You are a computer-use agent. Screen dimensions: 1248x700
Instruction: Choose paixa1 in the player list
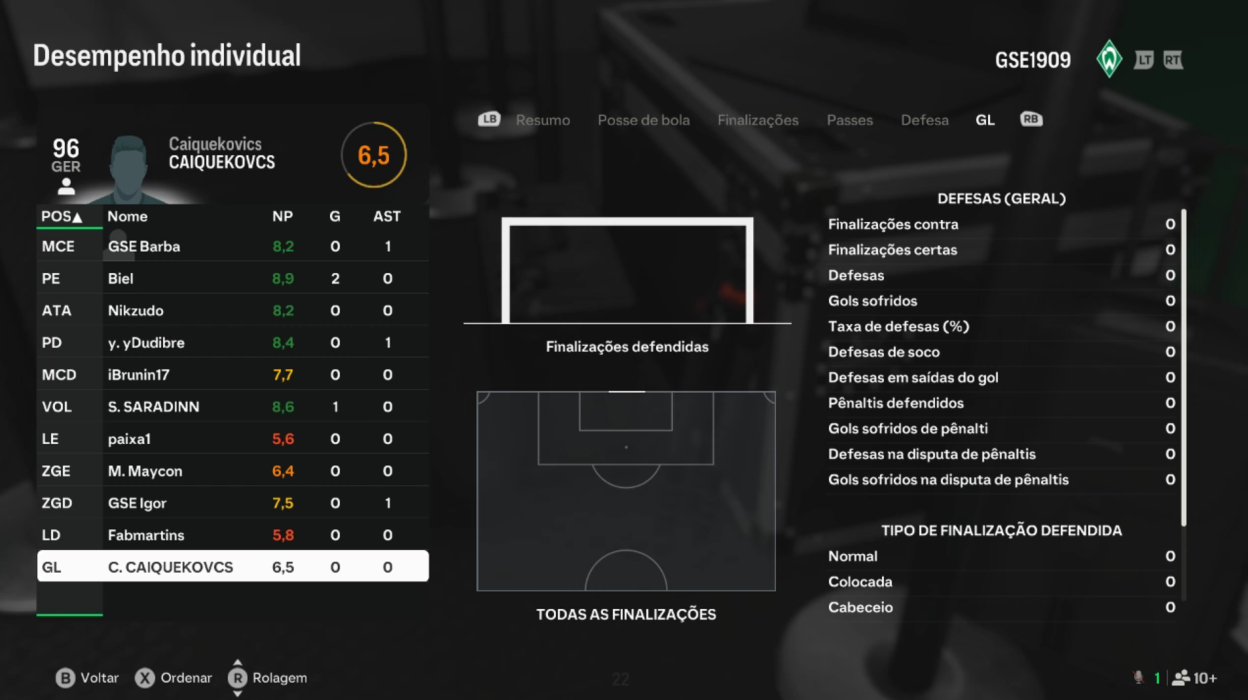pos(233,438)
